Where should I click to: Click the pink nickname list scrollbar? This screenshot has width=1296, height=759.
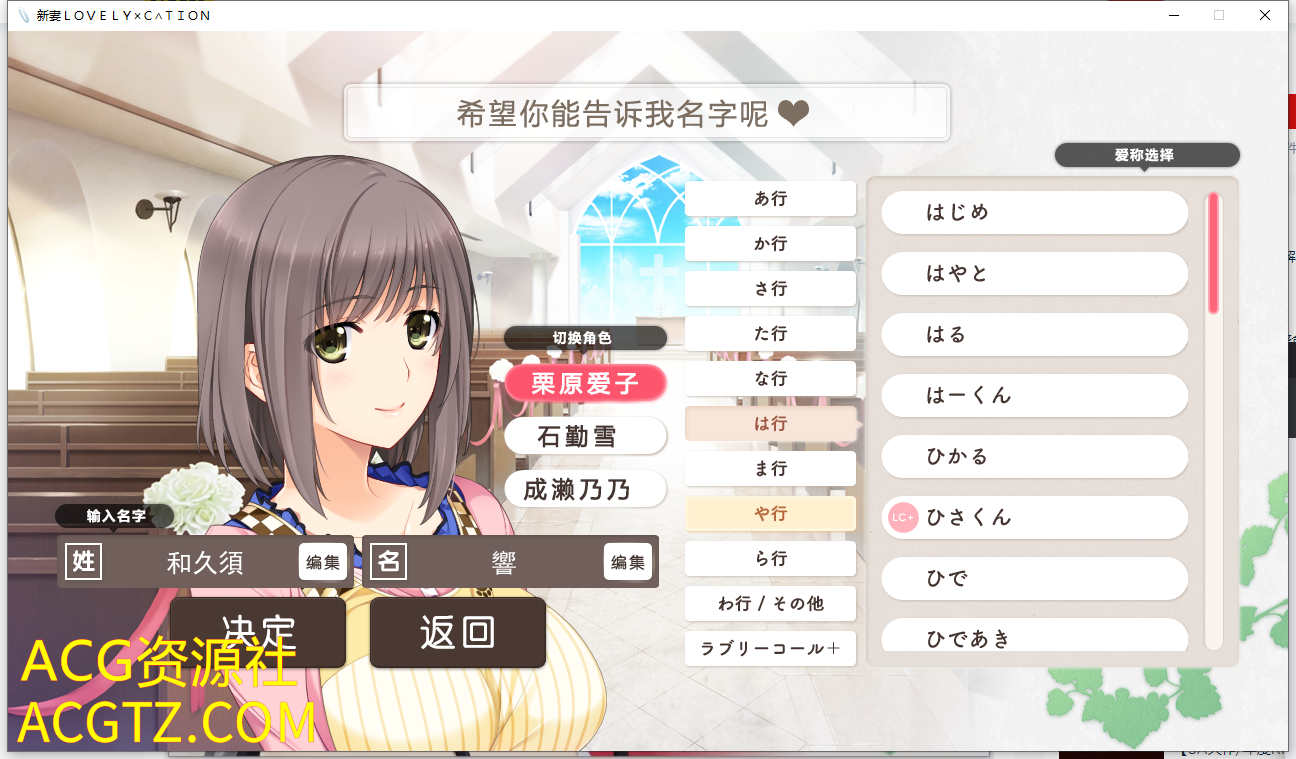(x=1213, y=253)
